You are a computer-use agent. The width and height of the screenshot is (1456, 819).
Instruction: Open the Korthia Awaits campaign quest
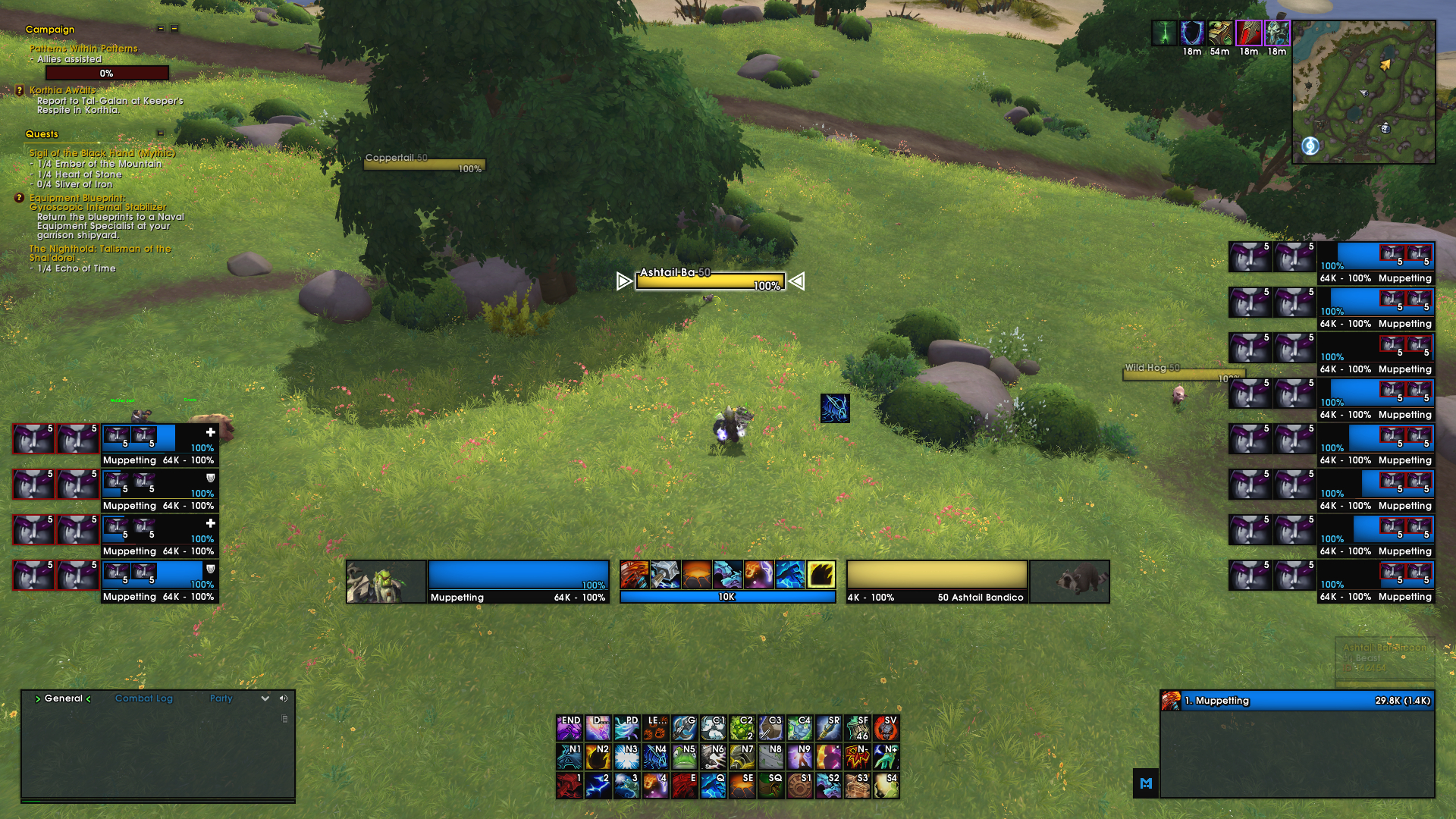(x=62, y=90)
